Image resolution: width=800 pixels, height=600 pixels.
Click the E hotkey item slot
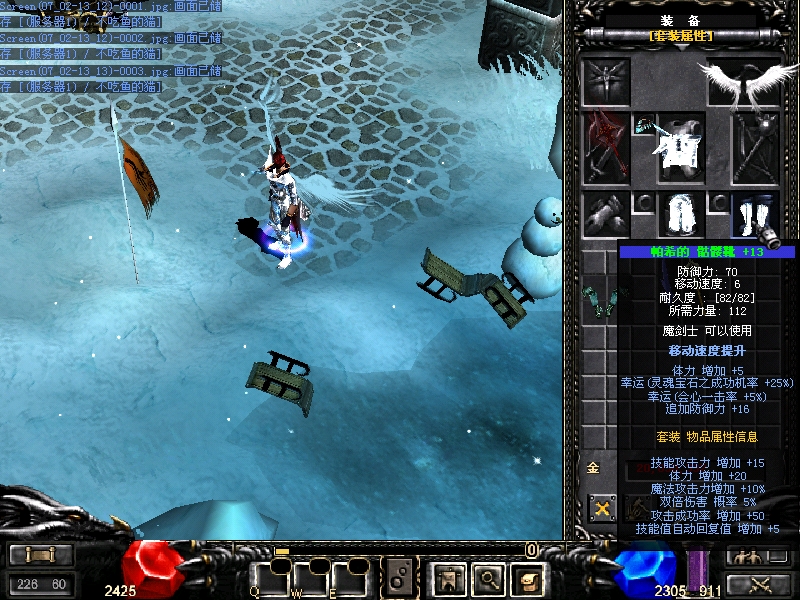coord(353,577)
